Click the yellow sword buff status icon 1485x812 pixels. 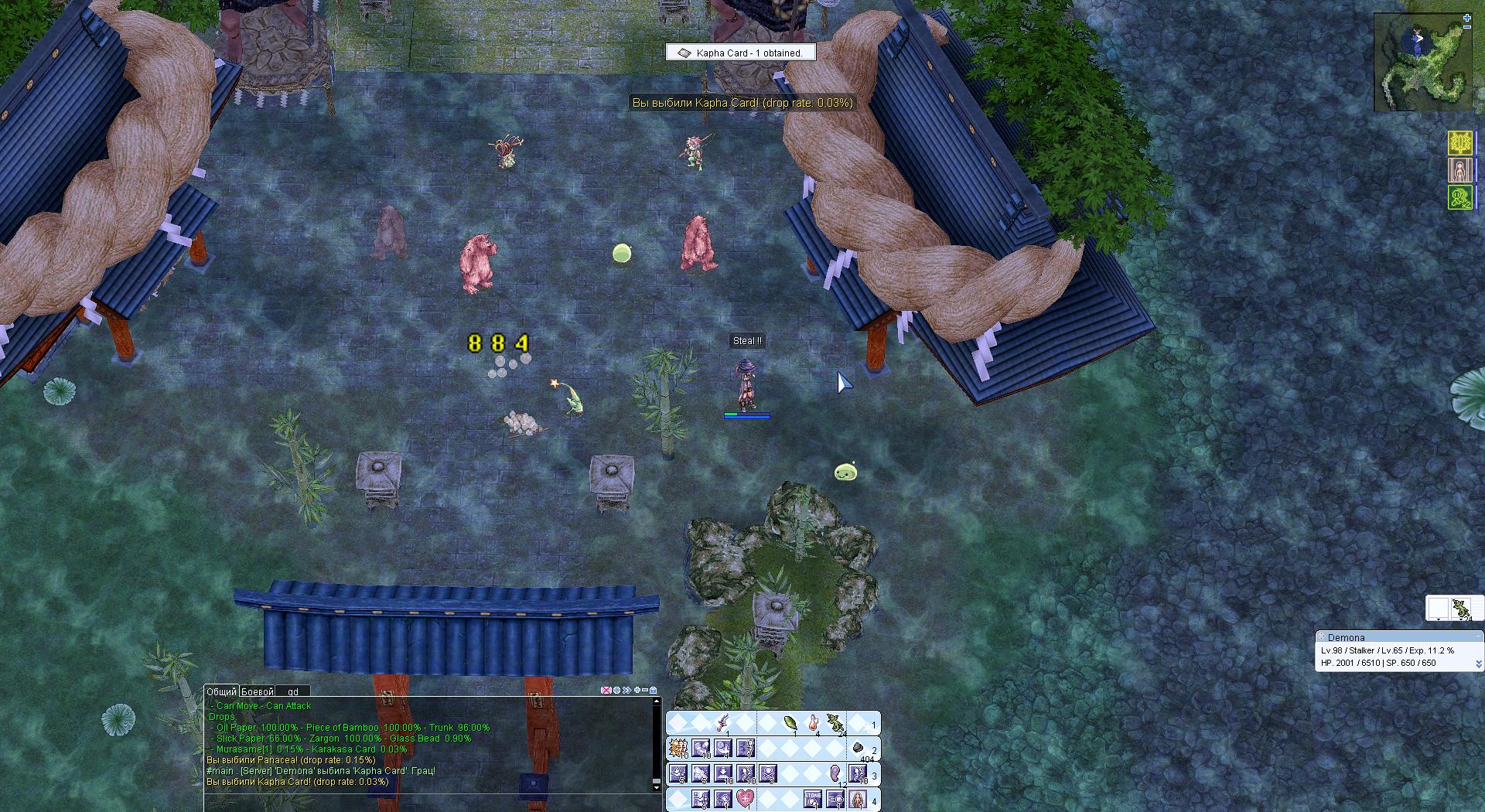click(1459, 143)
